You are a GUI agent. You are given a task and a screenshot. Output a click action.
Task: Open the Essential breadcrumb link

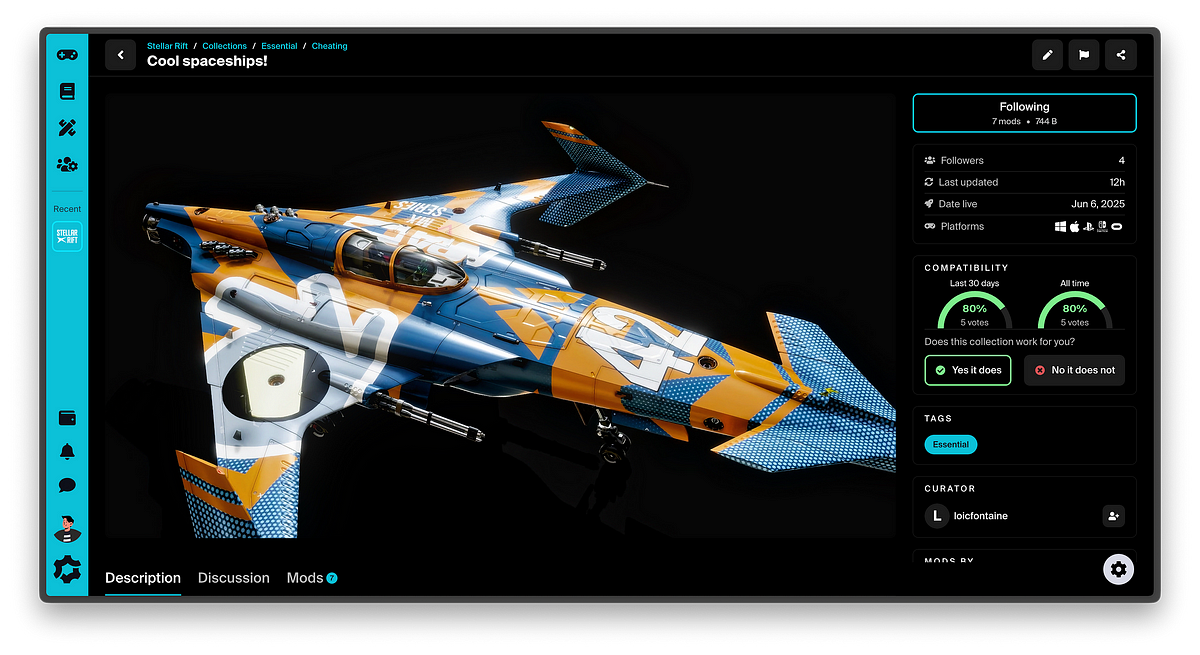279,46
